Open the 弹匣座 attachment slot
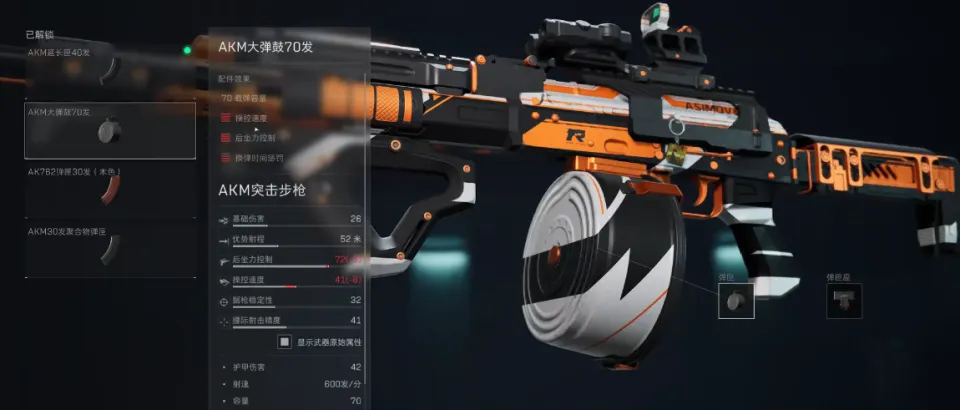 (843, 300)
